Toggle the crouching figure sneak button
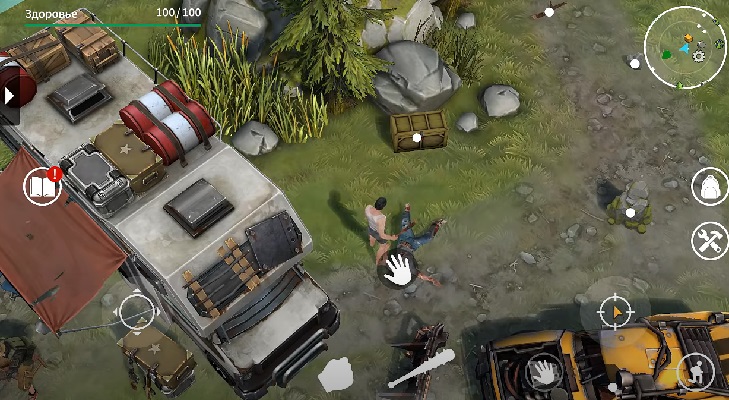Screen dimensions: 729x400 (694, 373)
